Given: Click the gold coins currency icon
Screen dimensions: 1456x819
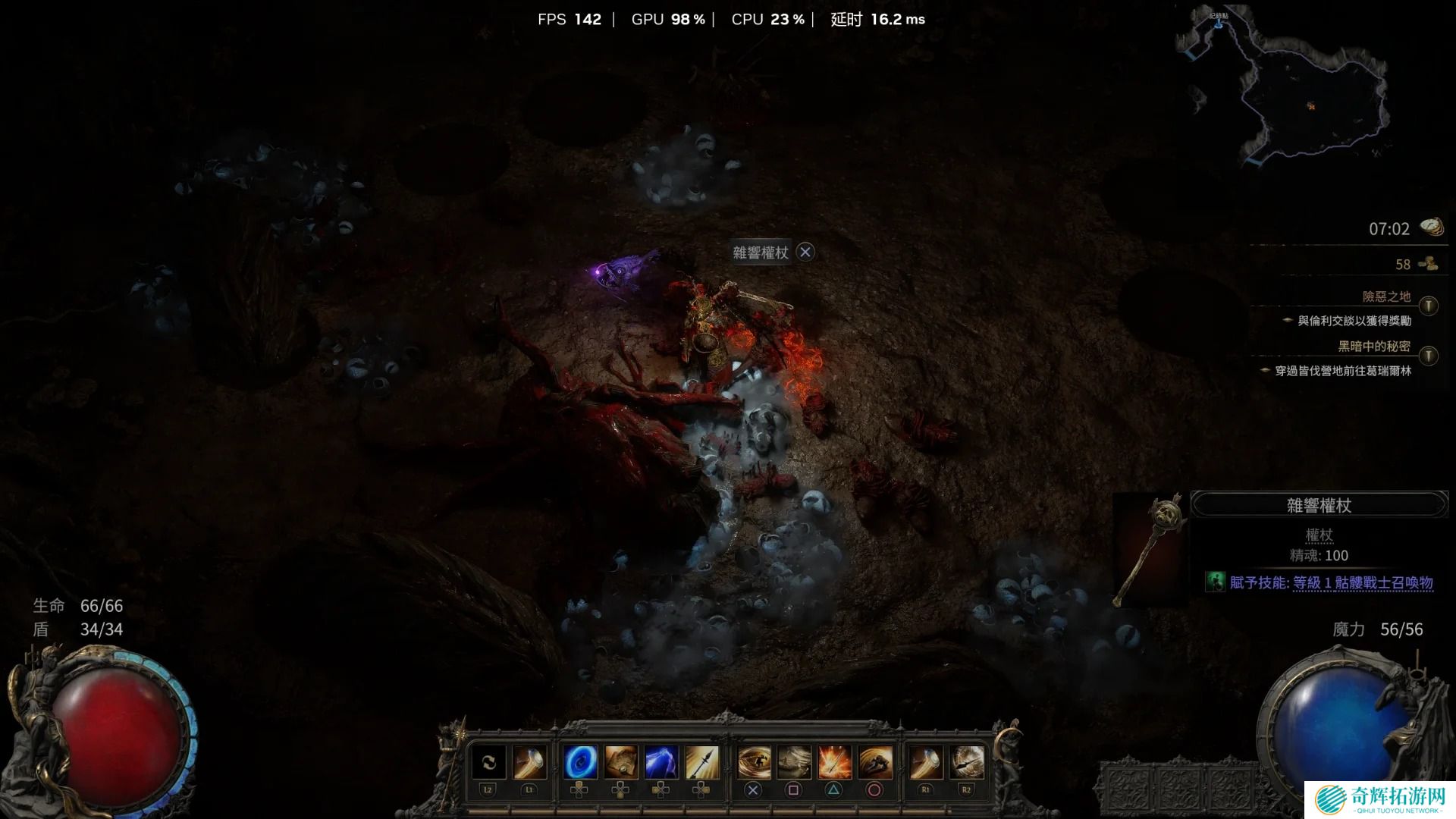Looking at the screenshot, I should pos(1429,264).
